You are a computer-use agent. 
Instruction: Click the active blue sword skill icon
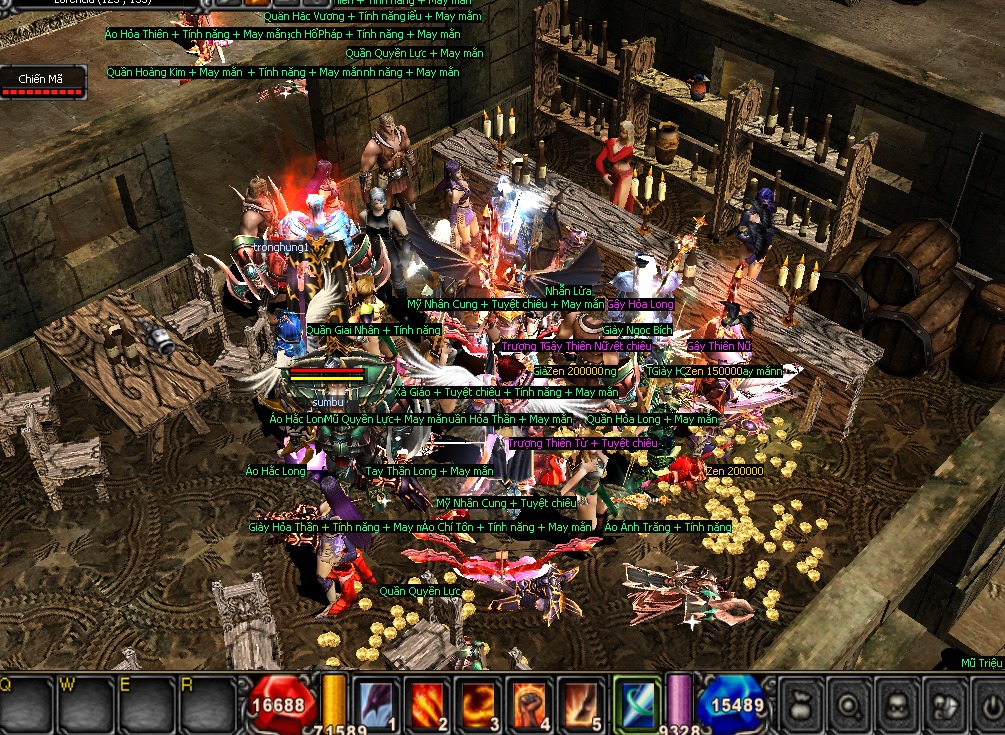click(x=637, y=703)
